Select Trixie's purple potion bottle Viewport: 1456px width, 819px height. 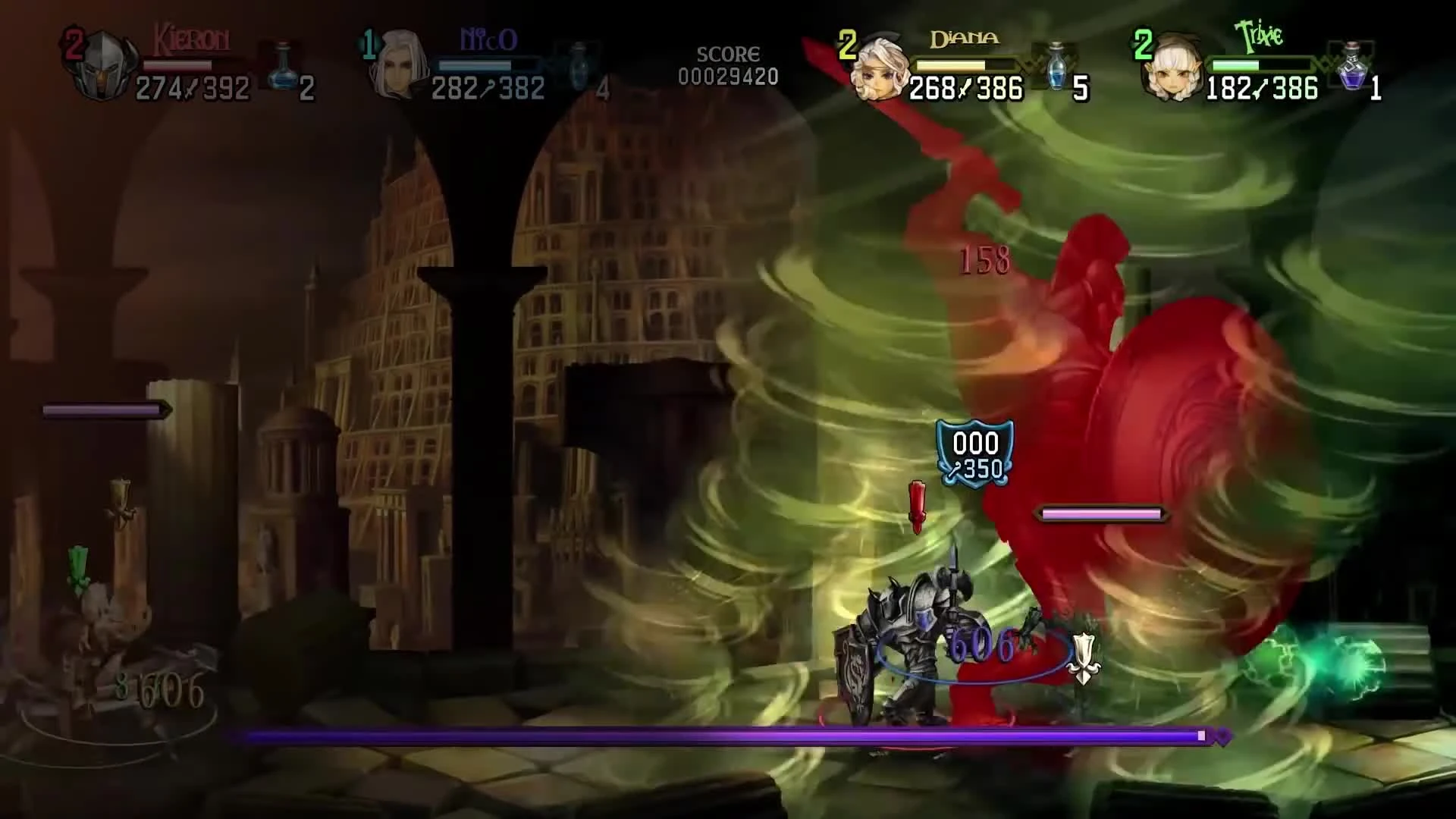[1351, 68]
